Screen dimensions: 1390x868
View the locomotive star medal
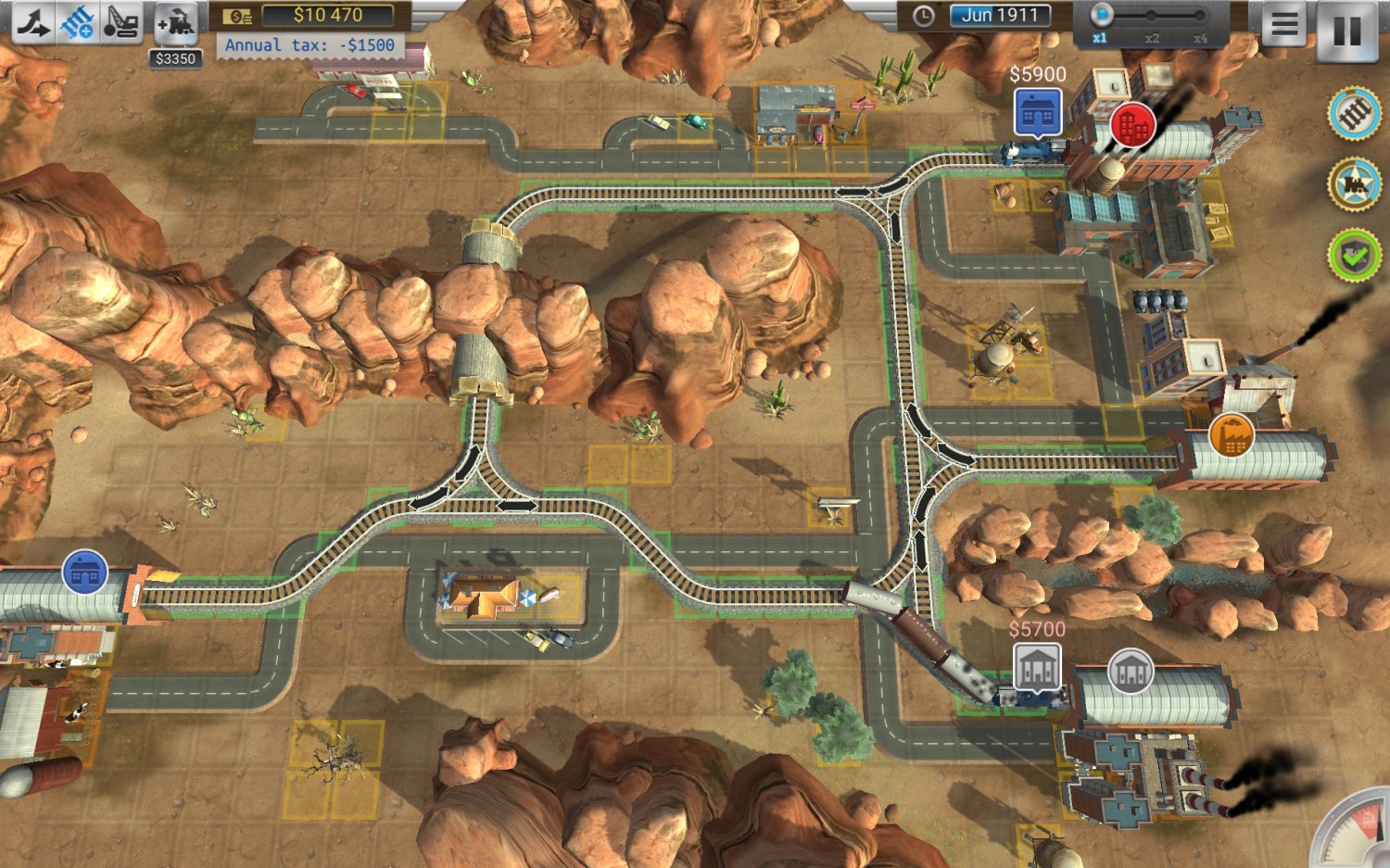pos(1354,182)
